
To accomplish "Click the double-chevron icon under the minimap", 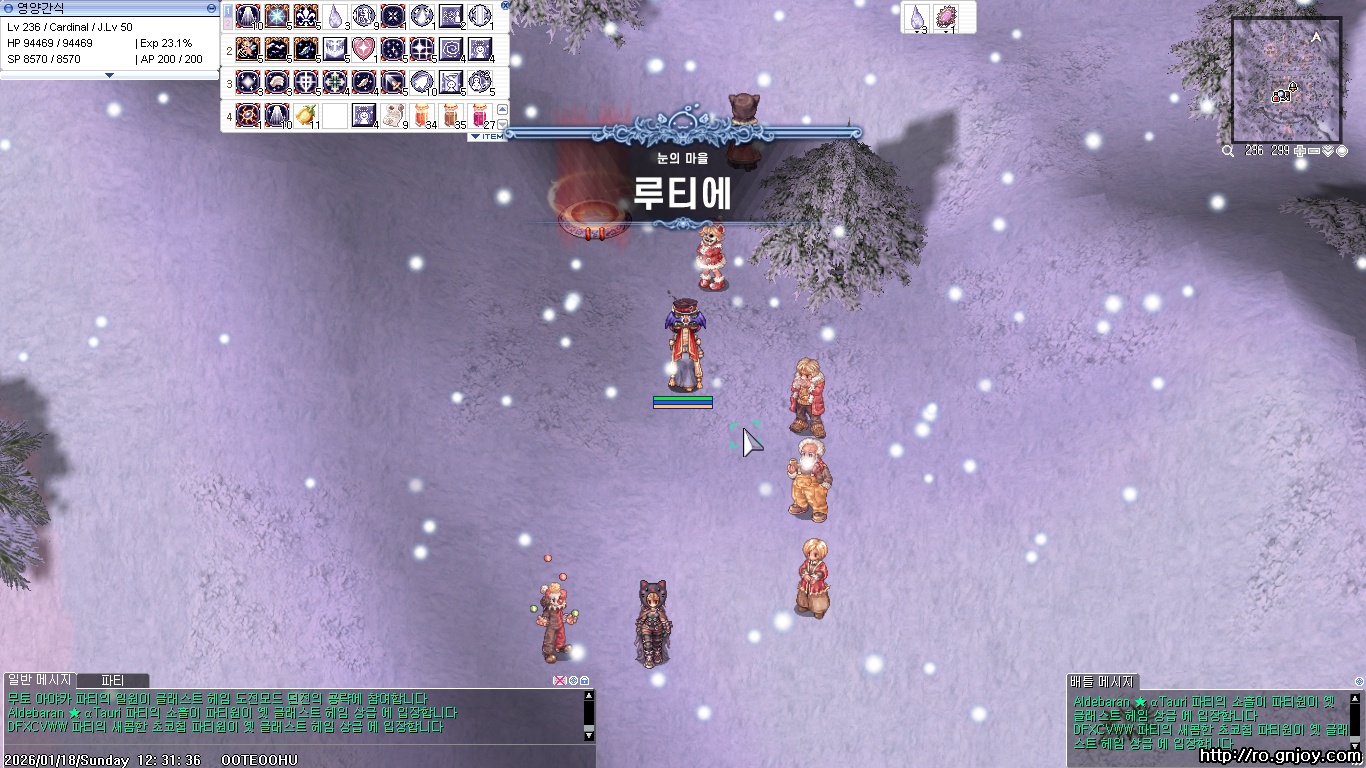I will 1327,150.
